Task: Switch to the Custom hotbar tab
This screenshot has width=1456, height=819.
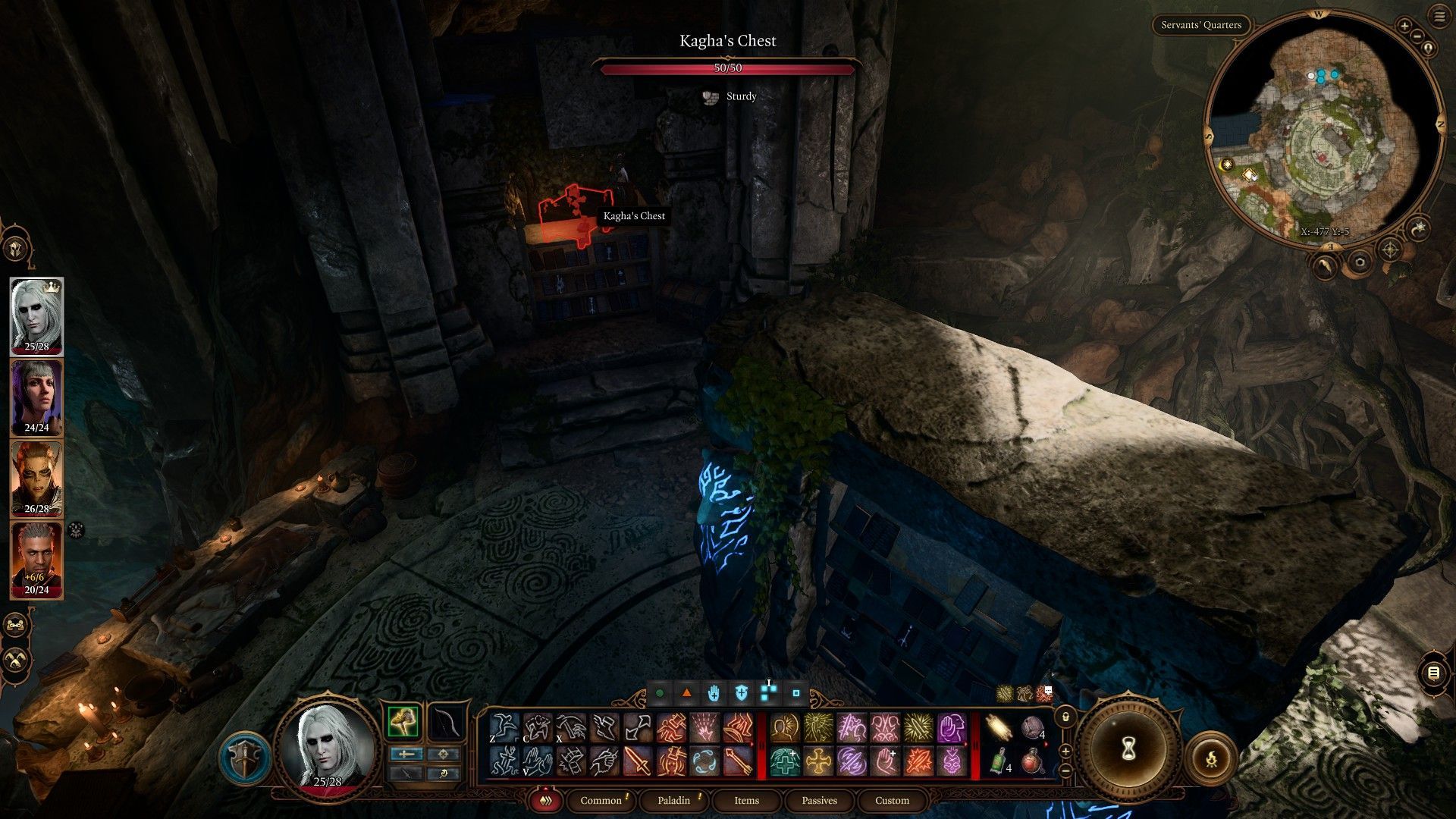Action: (892, 800)
